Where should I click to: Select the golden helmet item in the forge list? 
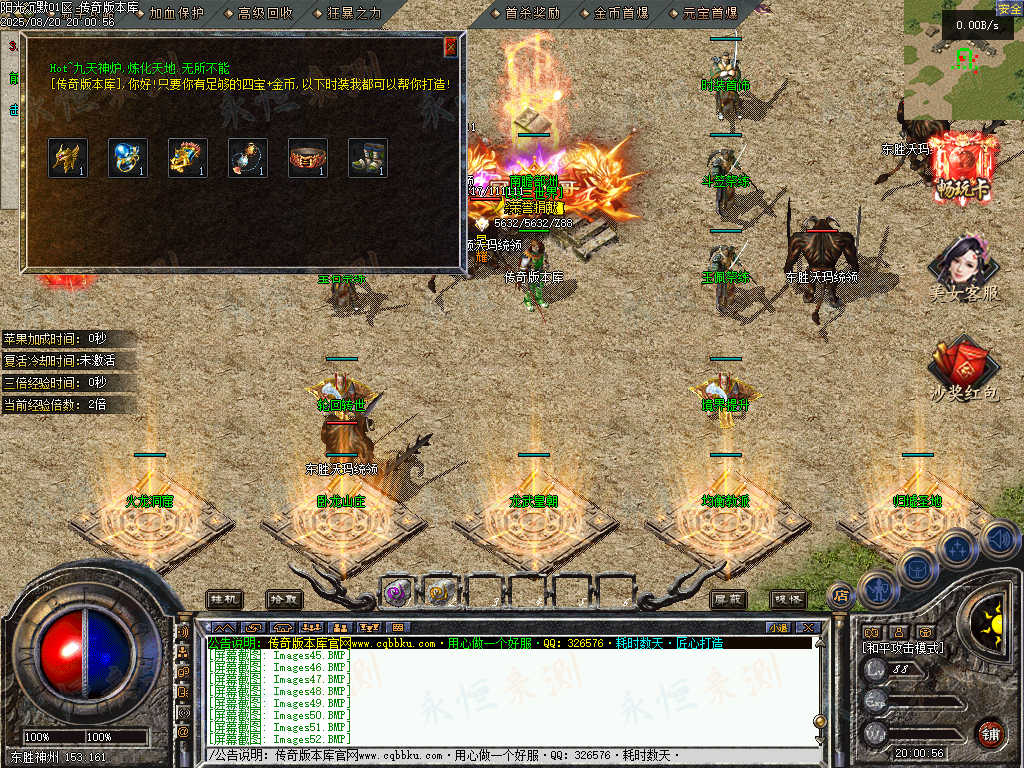[x=68, y=158]
